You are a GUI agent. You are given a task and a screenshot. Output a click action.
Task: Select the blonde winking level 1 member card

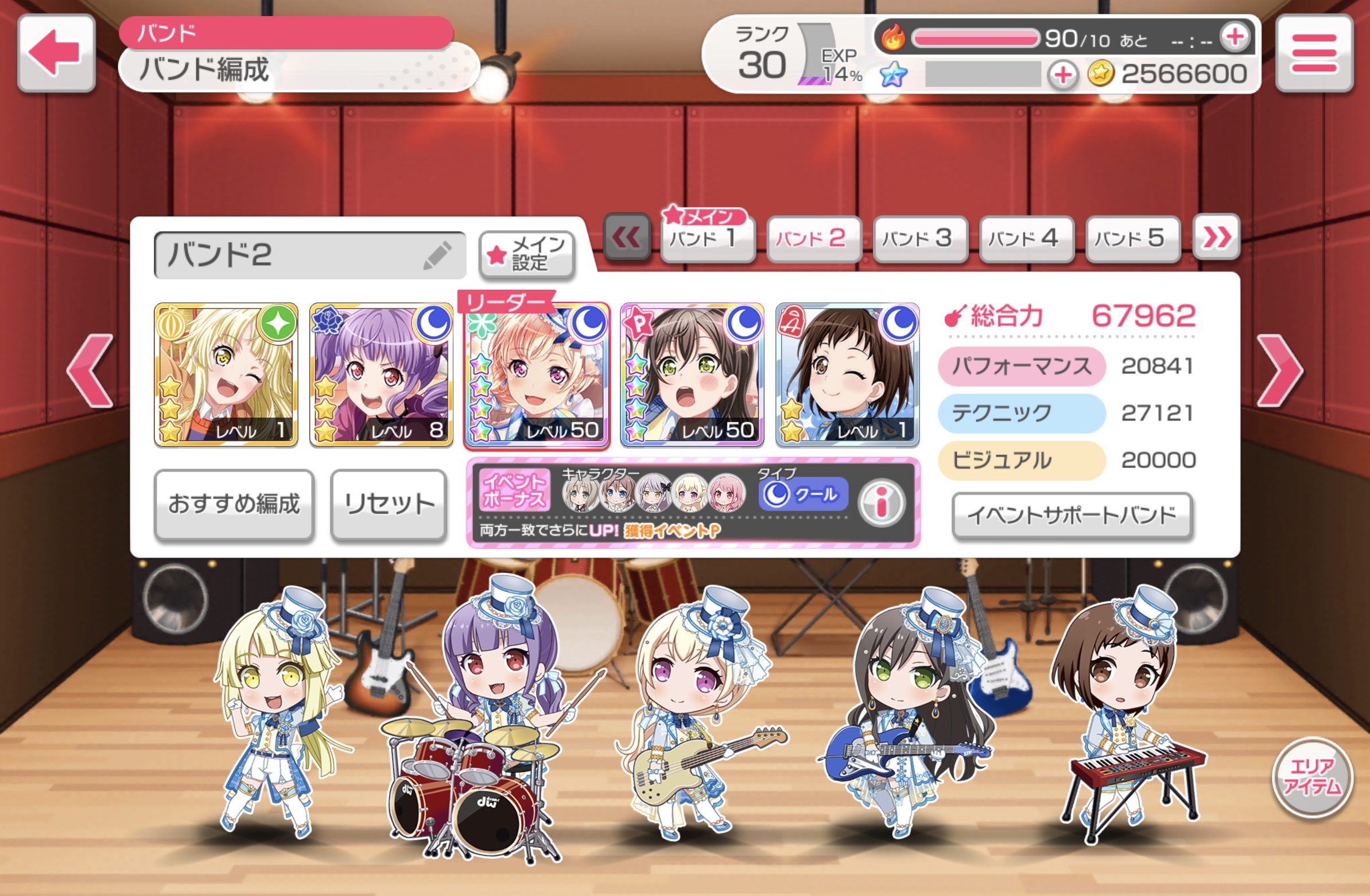[226, 375]
